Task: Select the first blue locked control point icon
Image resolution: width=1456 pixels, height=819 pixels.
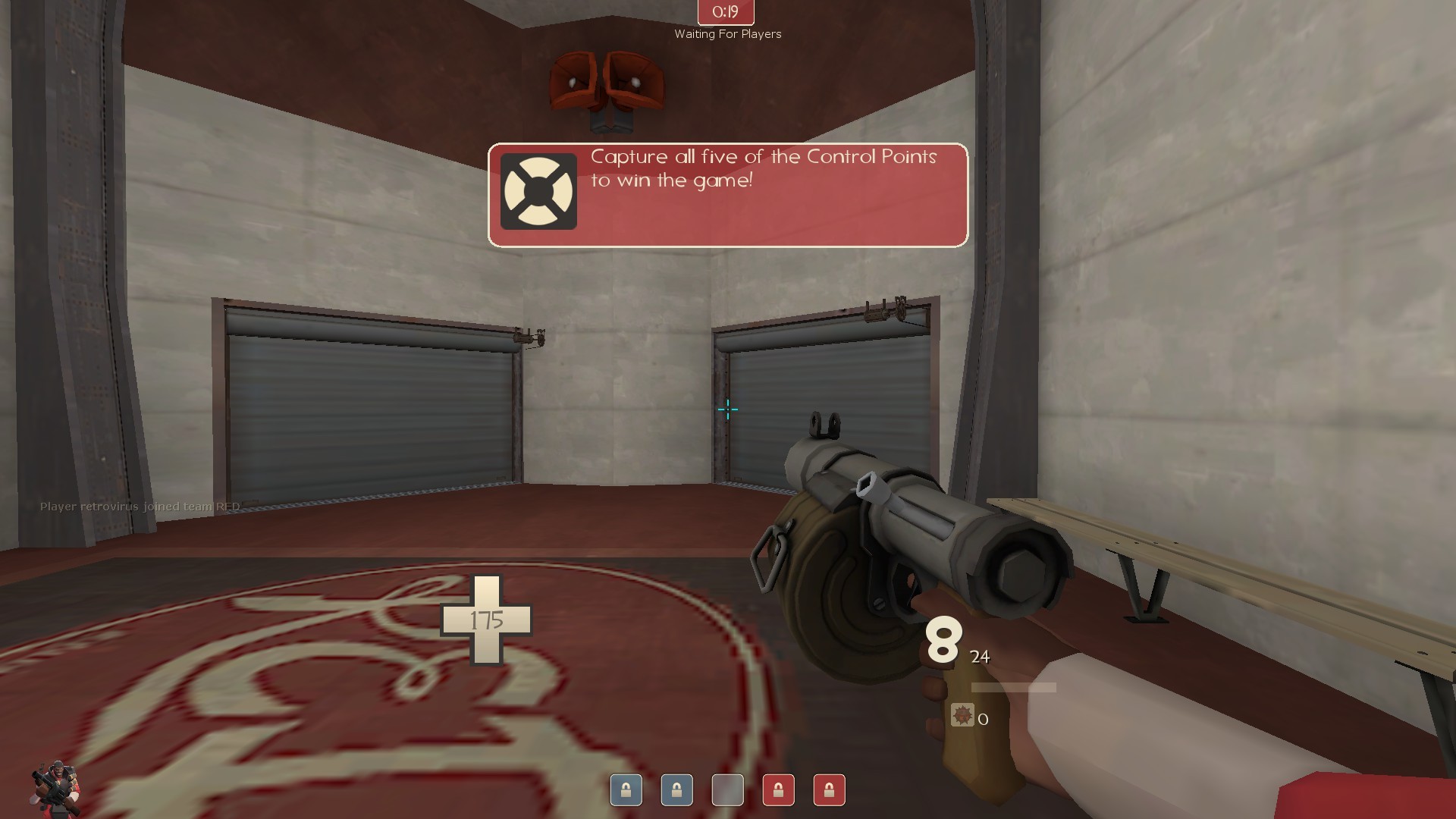Action: tap(626, 790)
